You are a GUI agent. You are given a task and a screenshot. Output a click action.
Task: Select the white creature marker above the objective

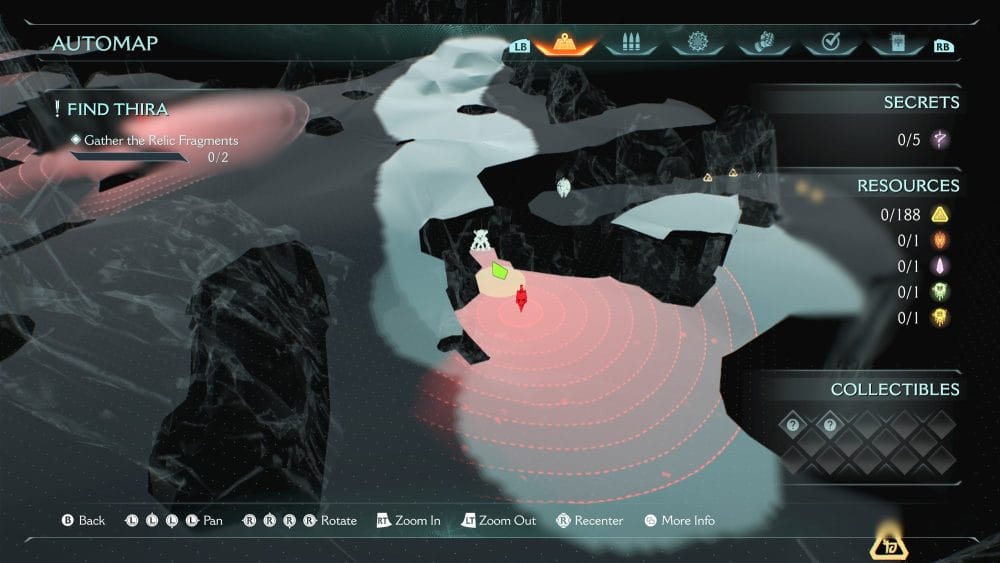point(481,241)
